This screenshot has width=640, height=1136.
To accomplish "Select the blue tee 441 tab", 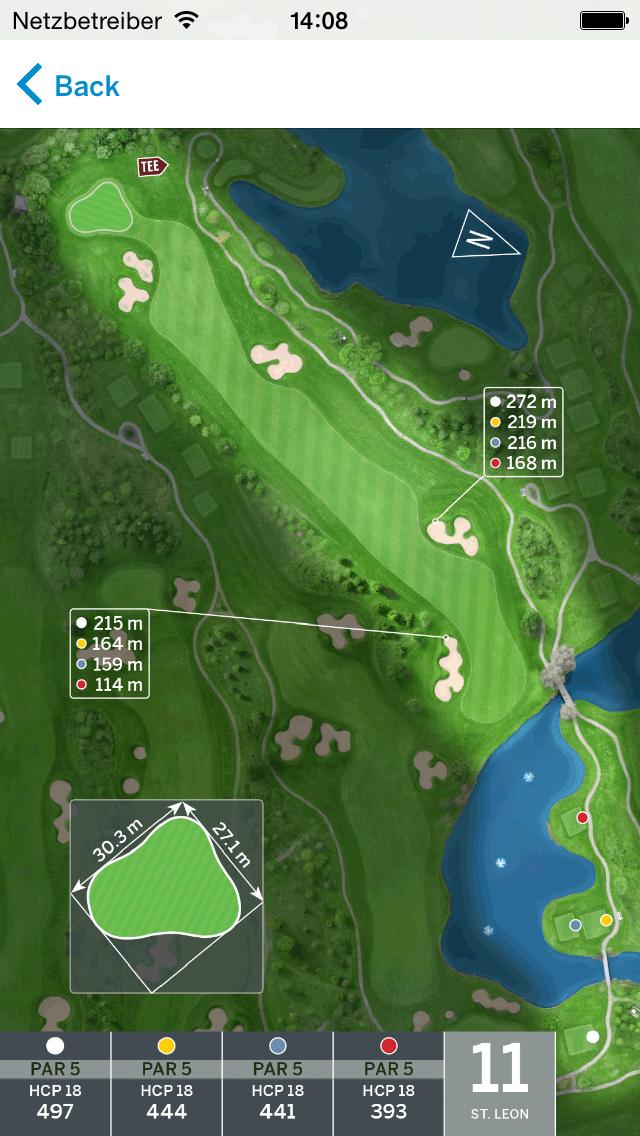I will pyautogui.click(x=277, y=1084).
